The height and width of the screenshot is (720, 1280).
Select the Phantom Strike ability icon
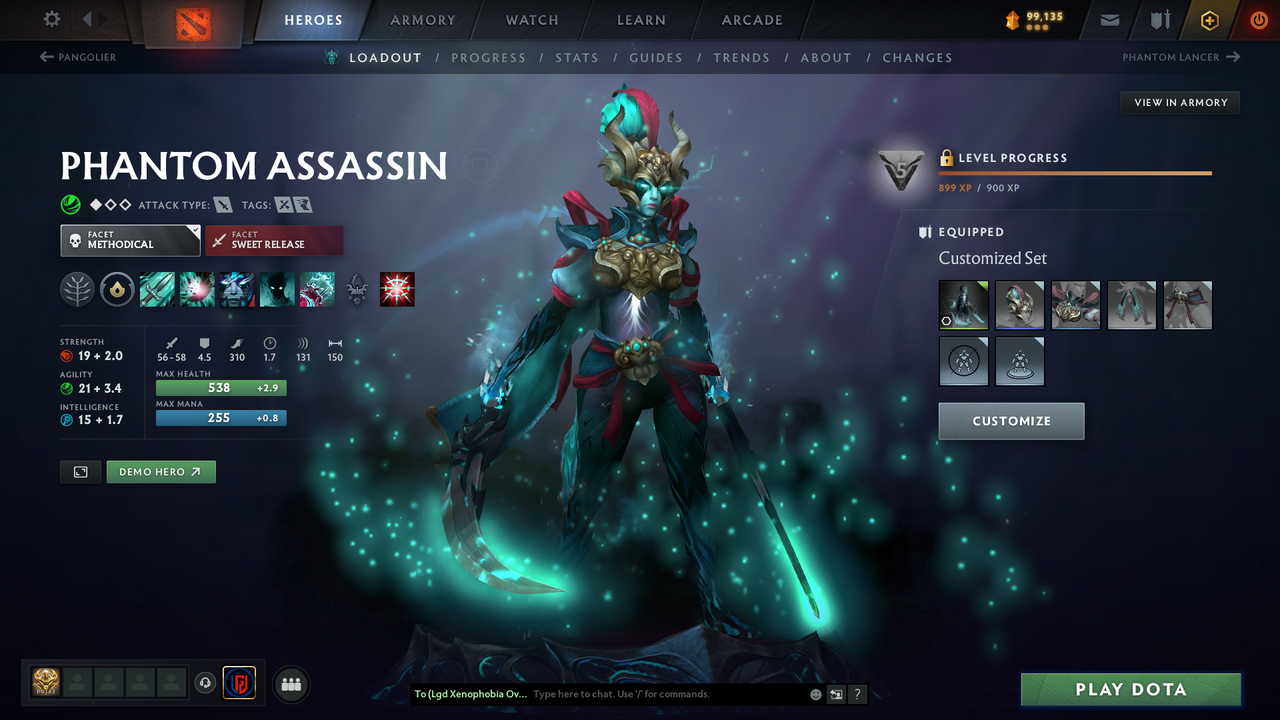pos(196,289)
